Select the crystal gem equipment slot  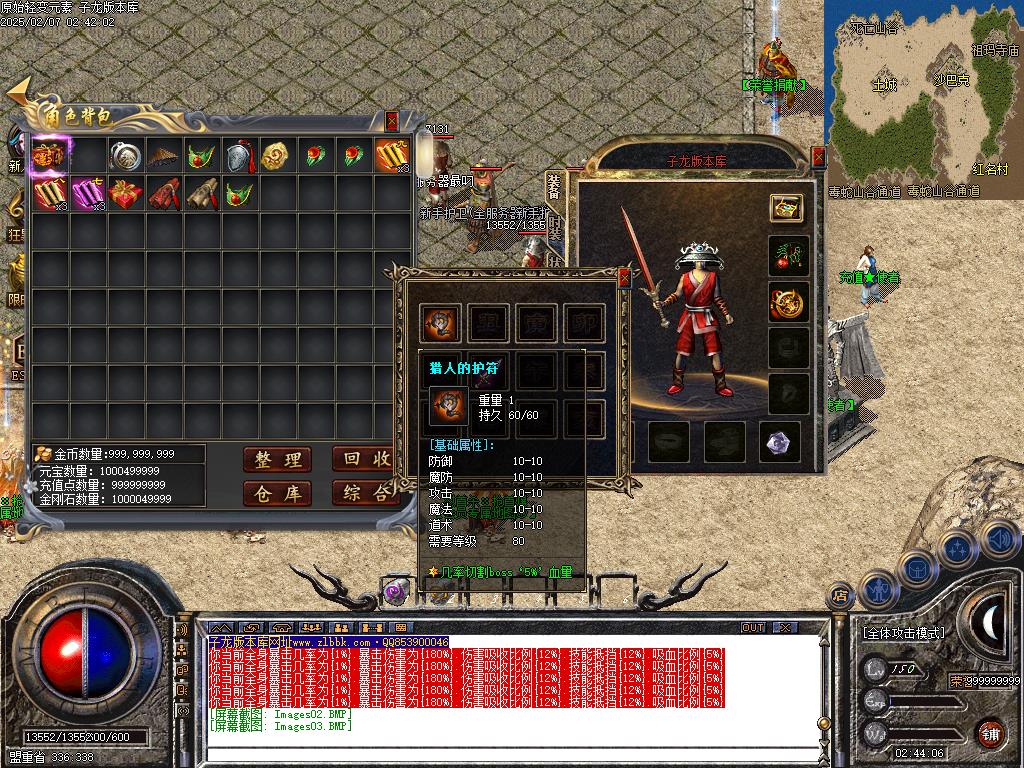tap(781, 442)
